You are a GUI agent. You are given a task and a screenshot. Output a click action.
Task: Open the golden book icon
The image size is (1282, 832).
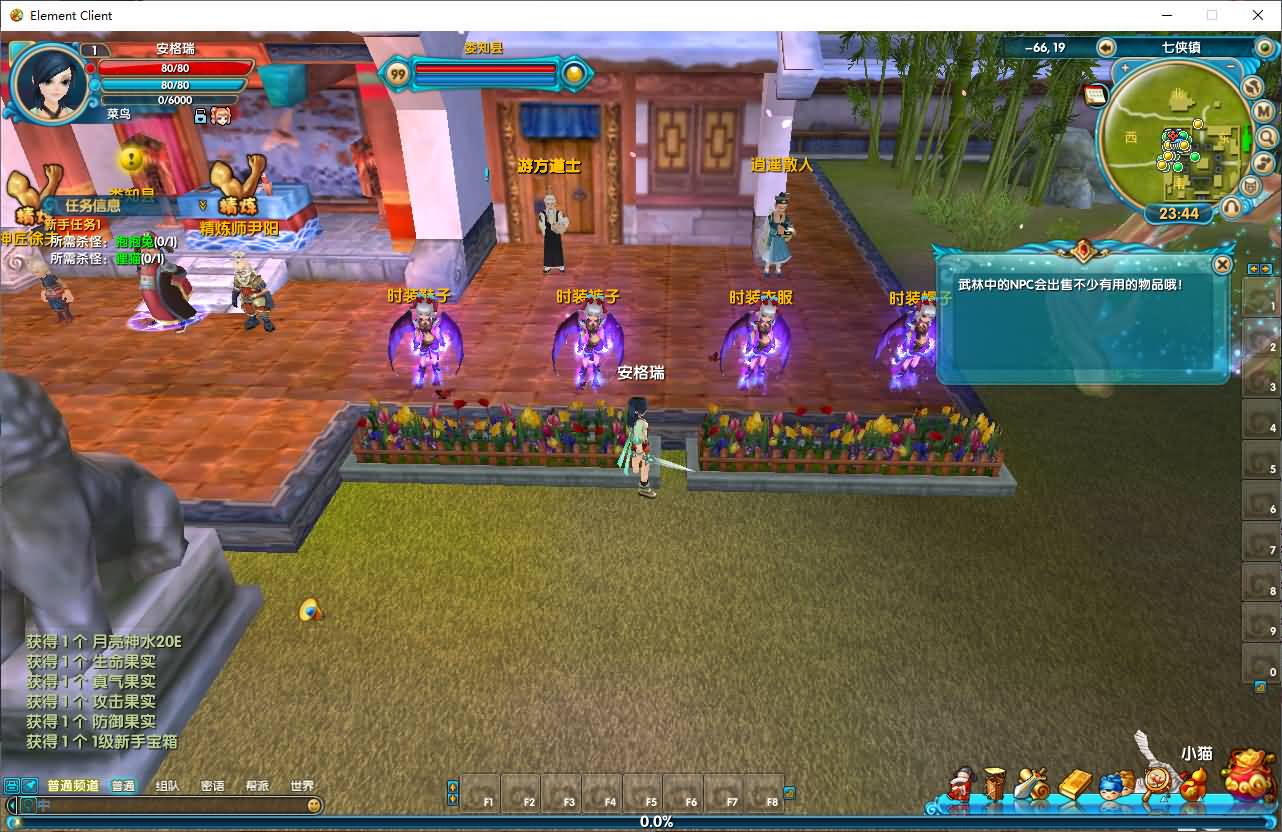pos(1075,784)
